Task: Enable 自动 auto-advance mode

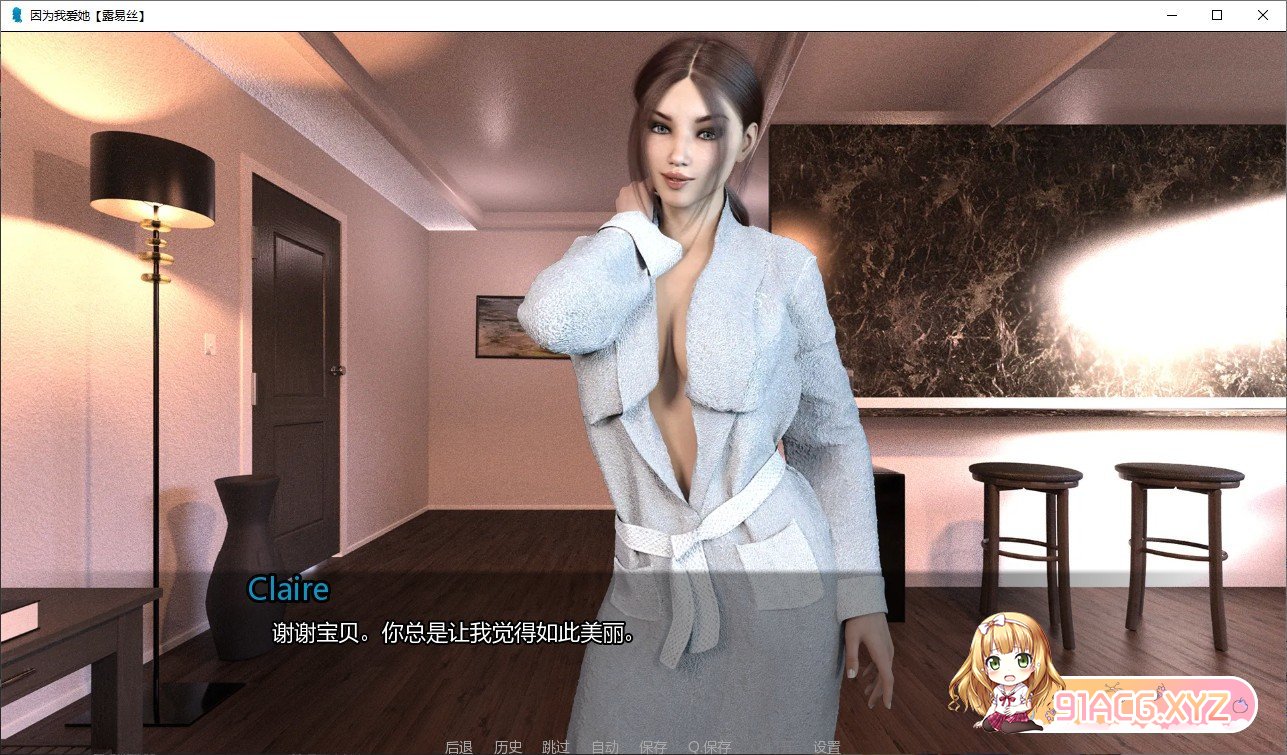Action: click(604, 746)
